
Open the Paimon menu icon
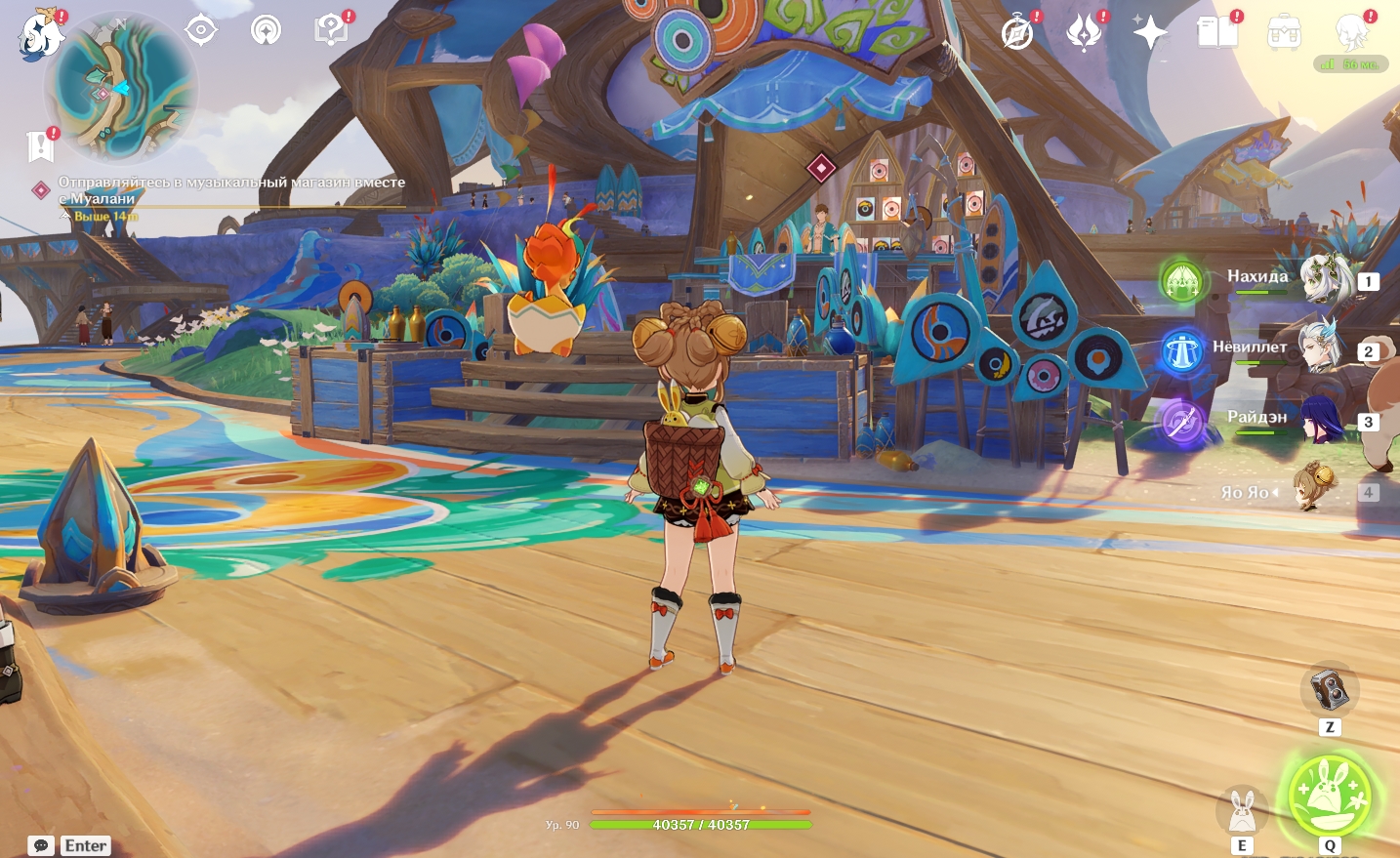coord(40,34)
